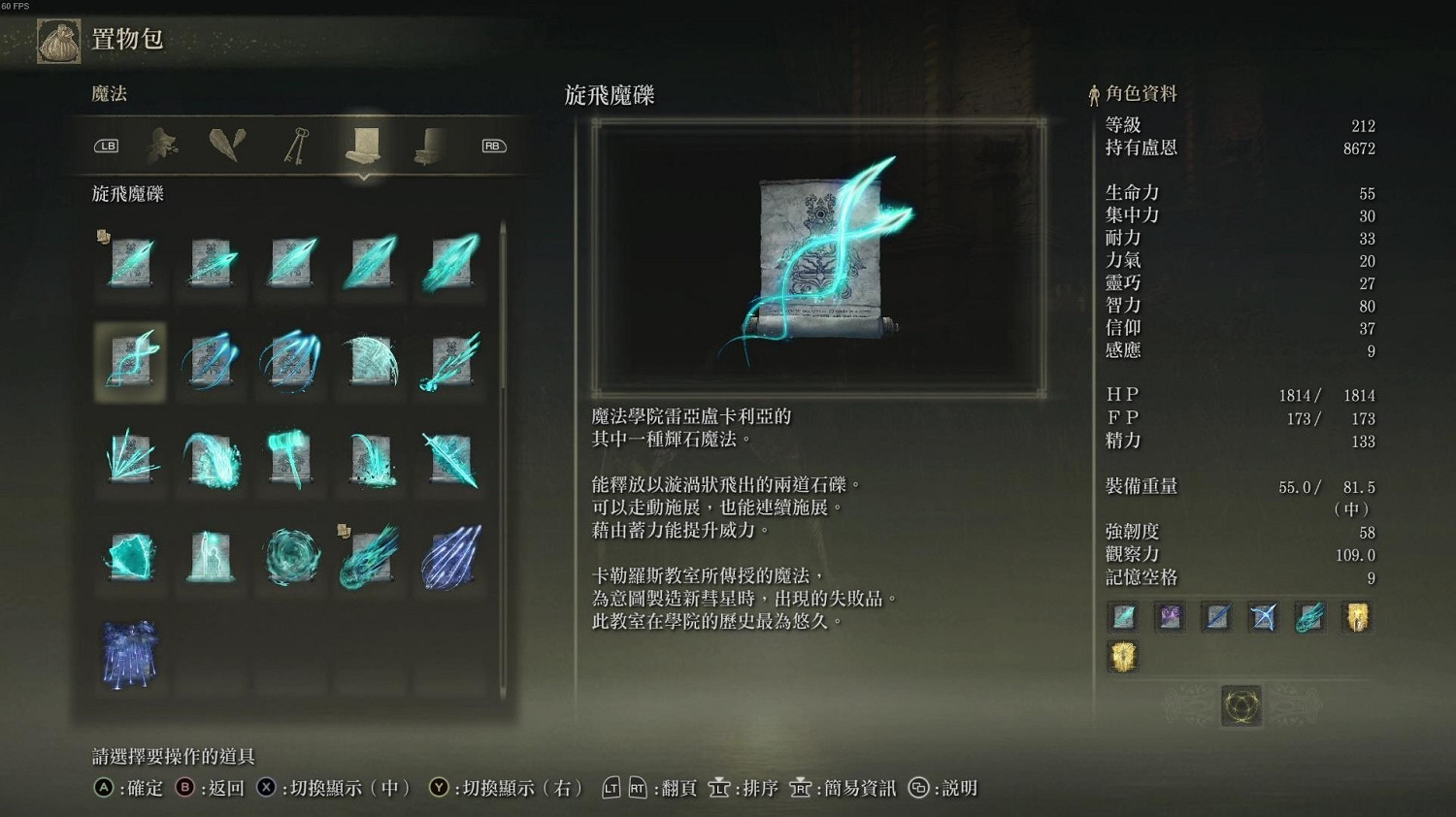Select the blue shield sorcery icon
1456x817 pixels.
[x=131, y=560]
